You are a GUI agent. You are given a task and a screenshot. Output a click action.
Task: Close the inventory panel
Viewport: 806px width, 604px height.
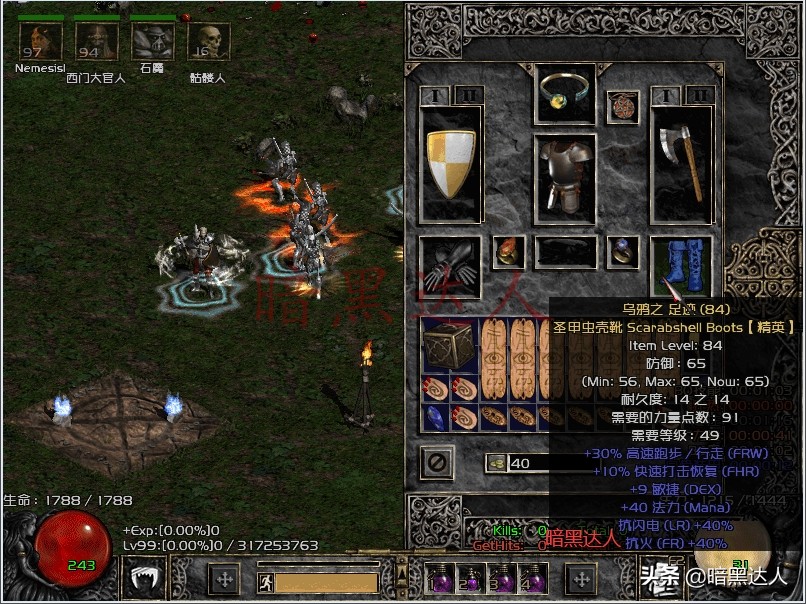pos(436,462)
